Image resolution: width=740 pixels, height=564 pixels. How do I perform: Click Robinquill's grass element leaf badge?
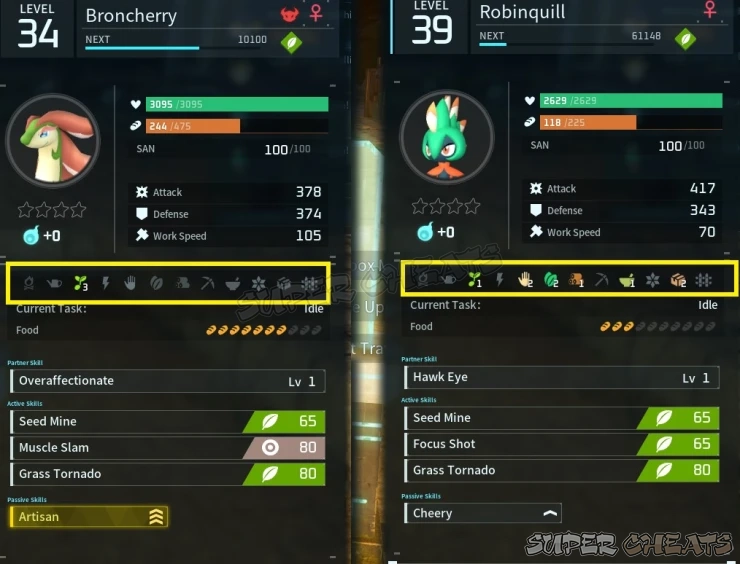point(685,38)
